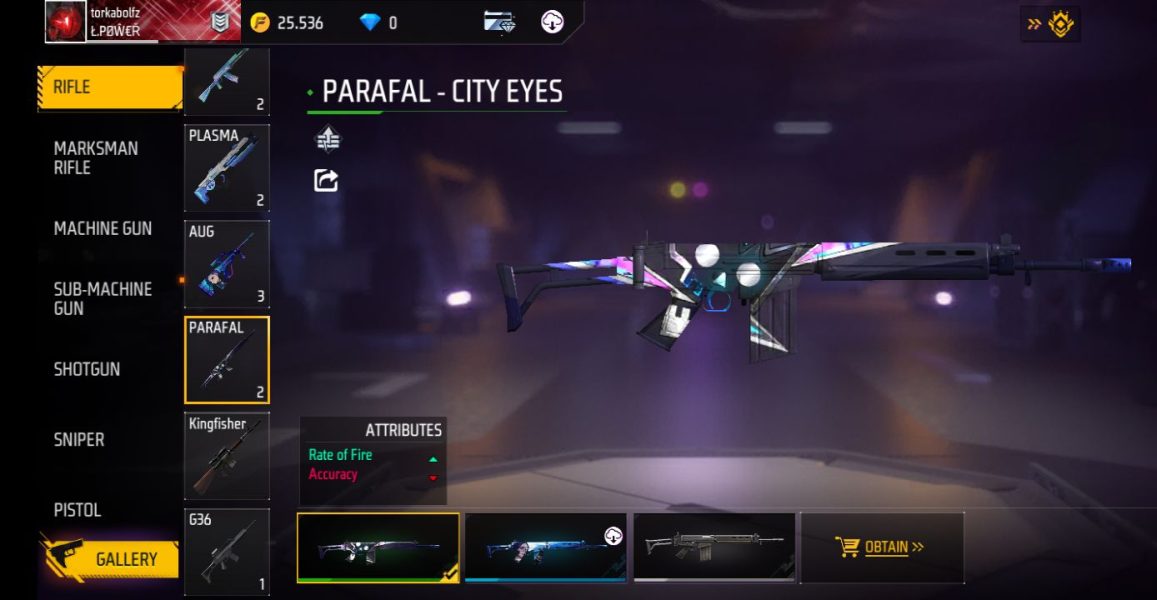1157x600 pixels.
Task: Select the blue Parafal skin thumbnail
Action: 546,547
